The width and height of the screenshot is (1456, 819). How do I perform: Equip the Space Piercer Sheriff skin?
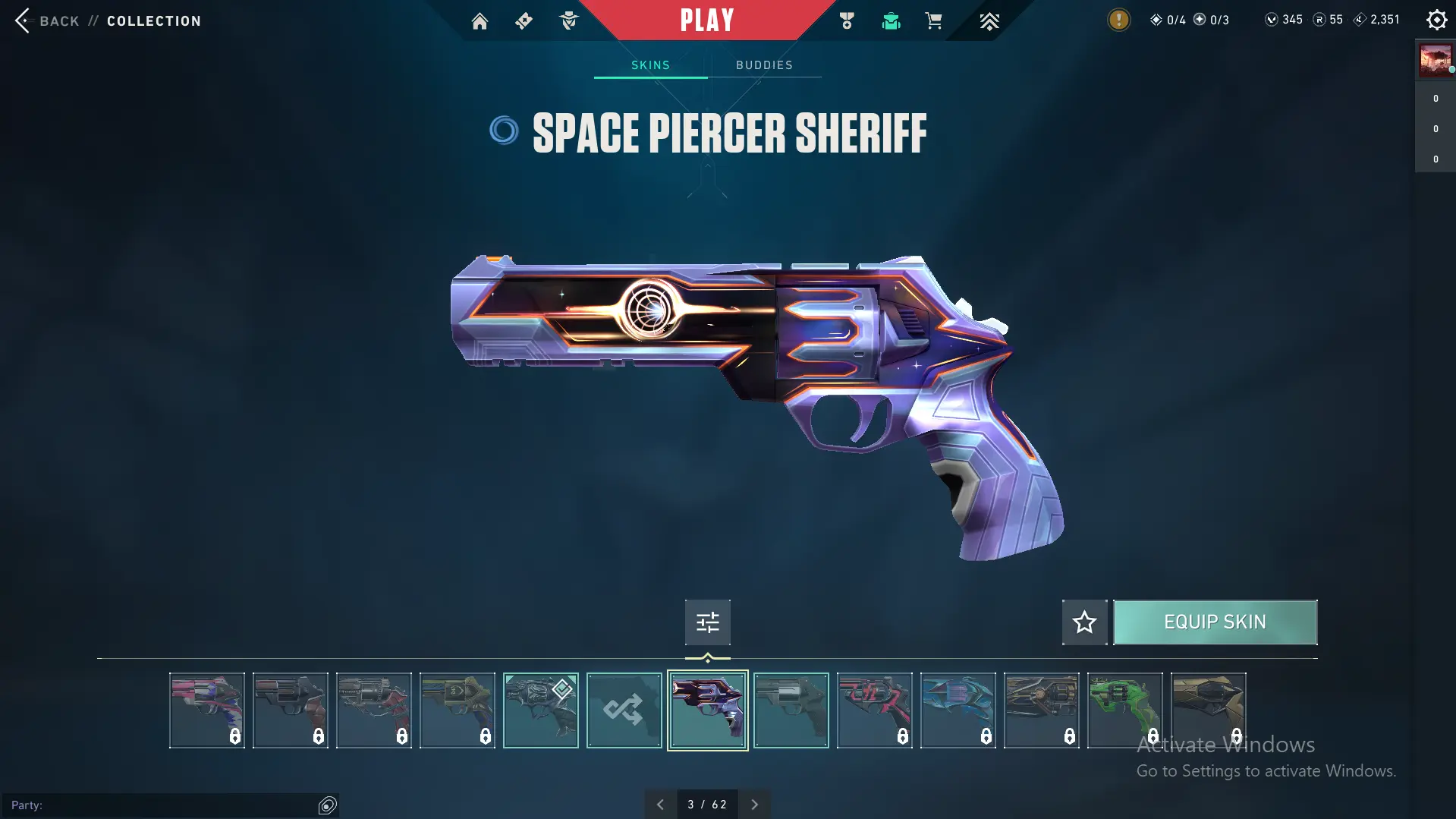click(x=1215, y=622)
